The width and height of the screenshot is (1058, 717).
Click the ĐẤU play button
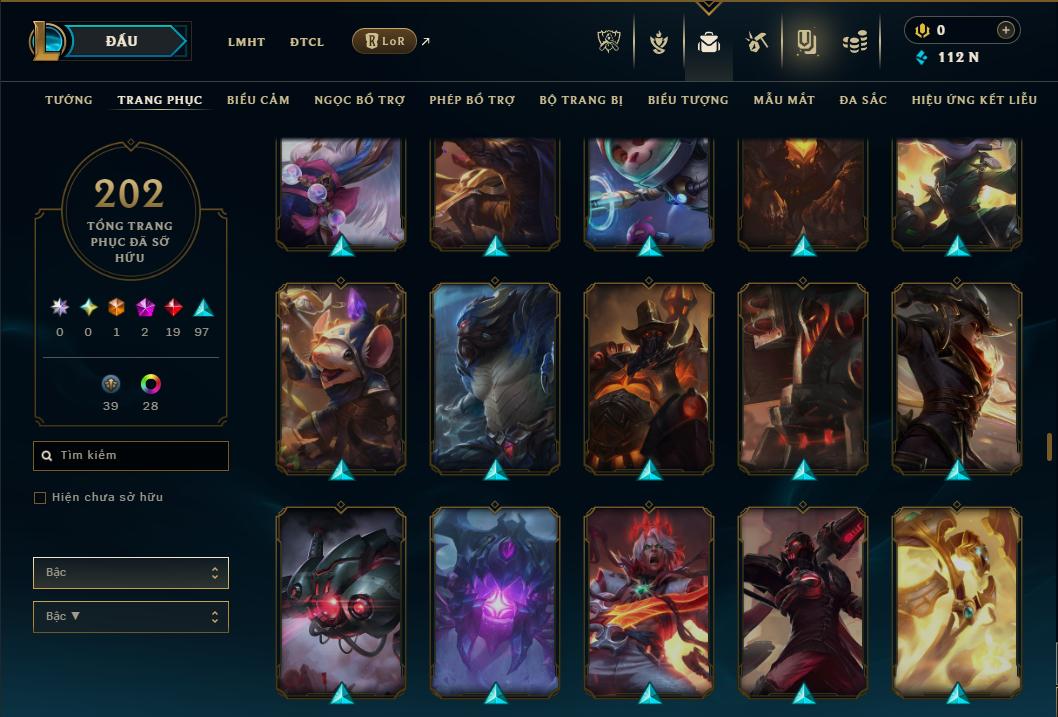click(x=122, y=41)
